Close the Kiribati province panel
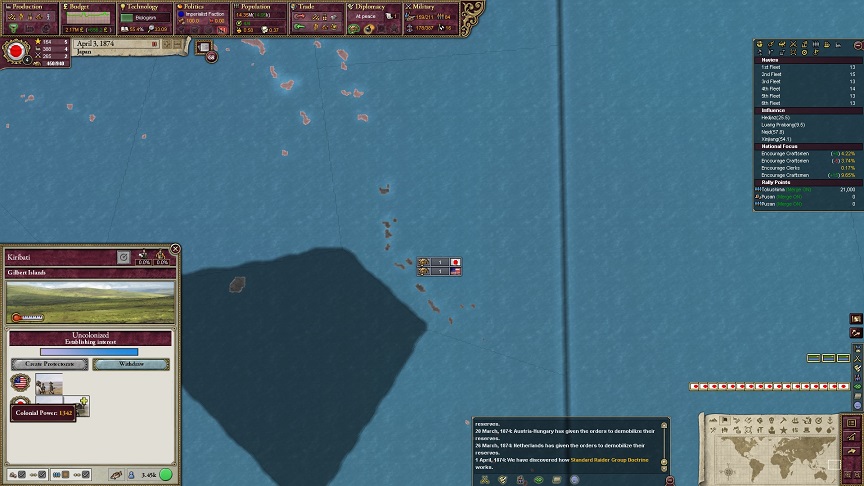The image size is (864, 486). point(175,249)
